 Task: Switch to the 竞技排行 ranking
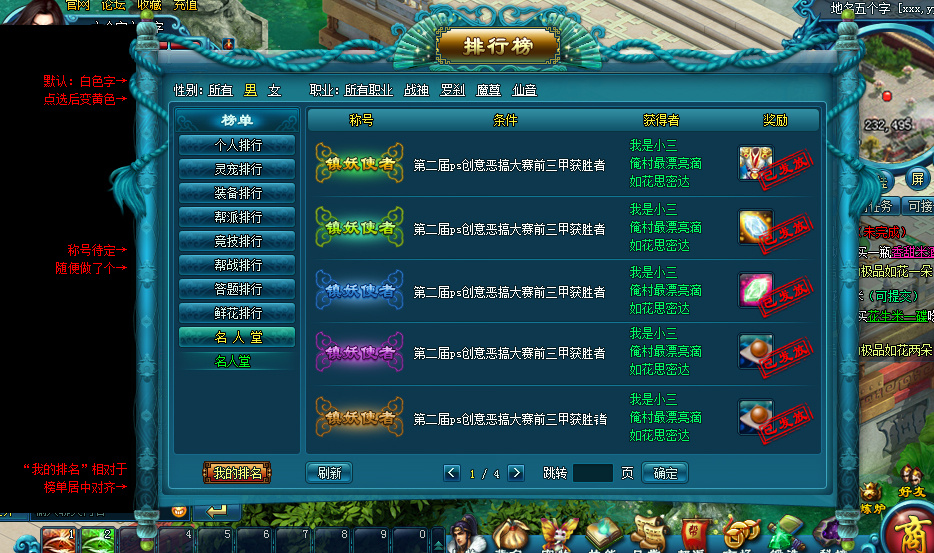pyautogui.click(x=237, y=240)
